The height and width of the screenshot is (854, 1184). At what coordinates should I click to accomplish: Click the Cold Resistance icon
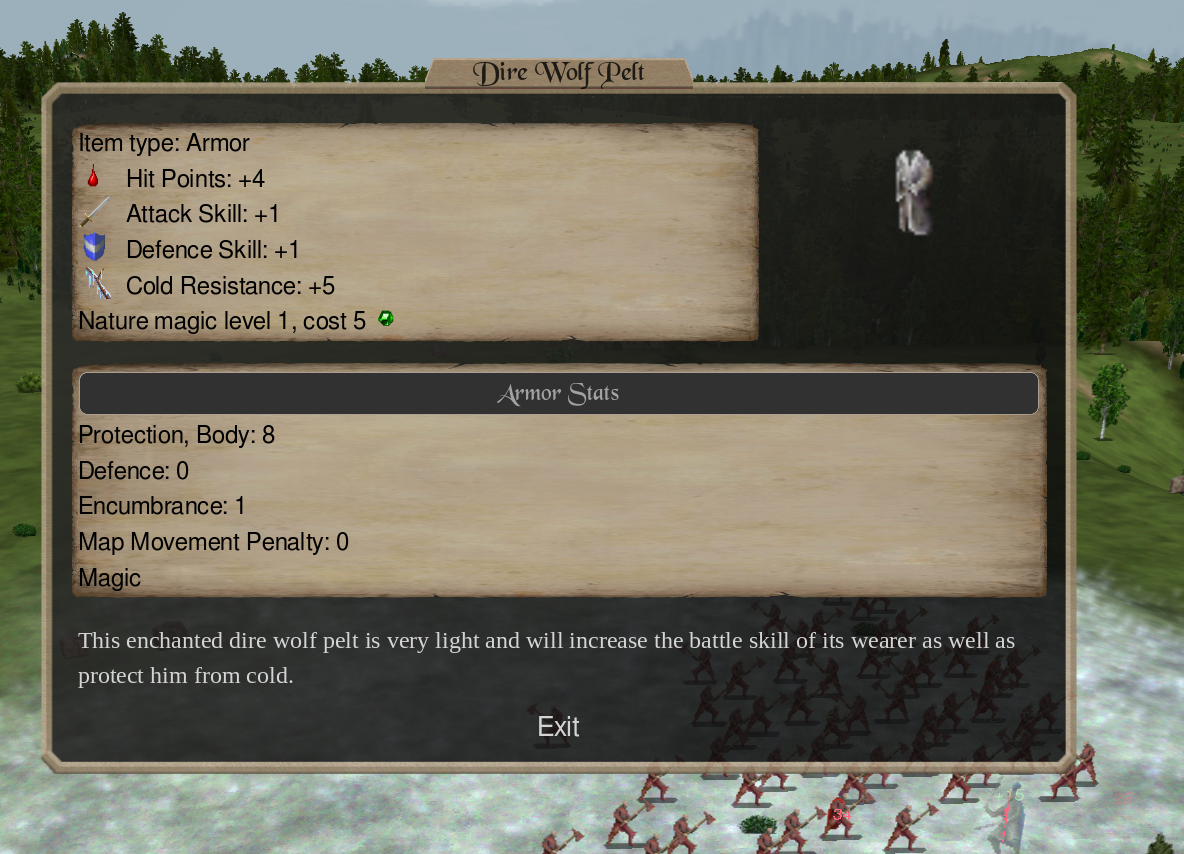point(97,285)
